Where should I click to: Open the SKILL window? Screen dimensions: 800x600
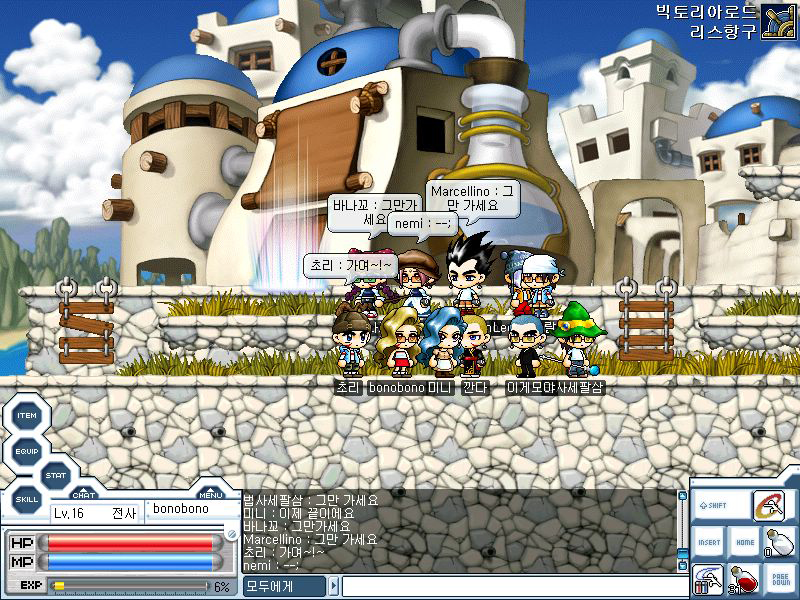(x=27, y=498)
